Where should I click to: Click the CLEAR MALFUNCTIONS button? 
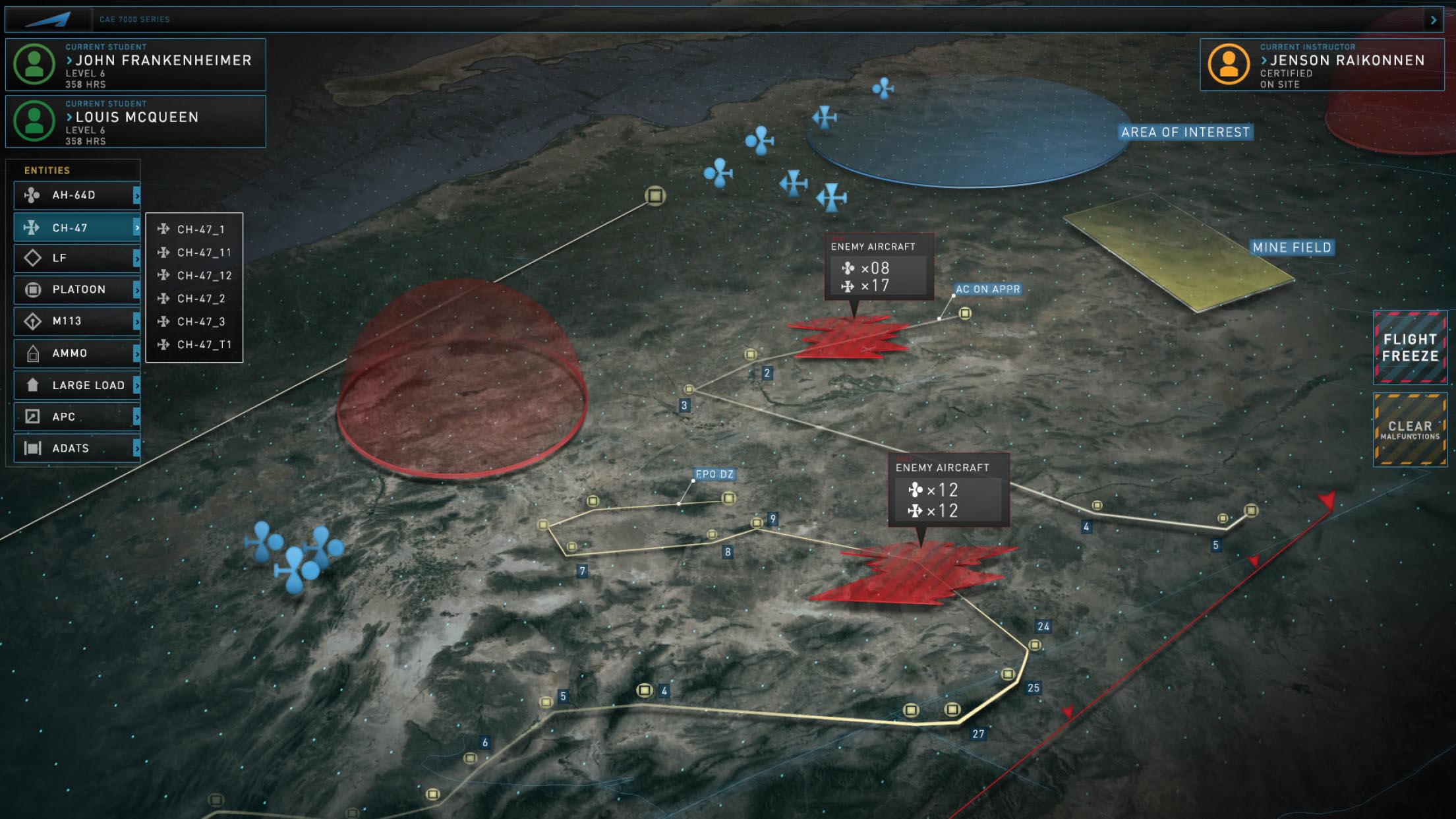pyautogui.click(x=1410, y=430)
